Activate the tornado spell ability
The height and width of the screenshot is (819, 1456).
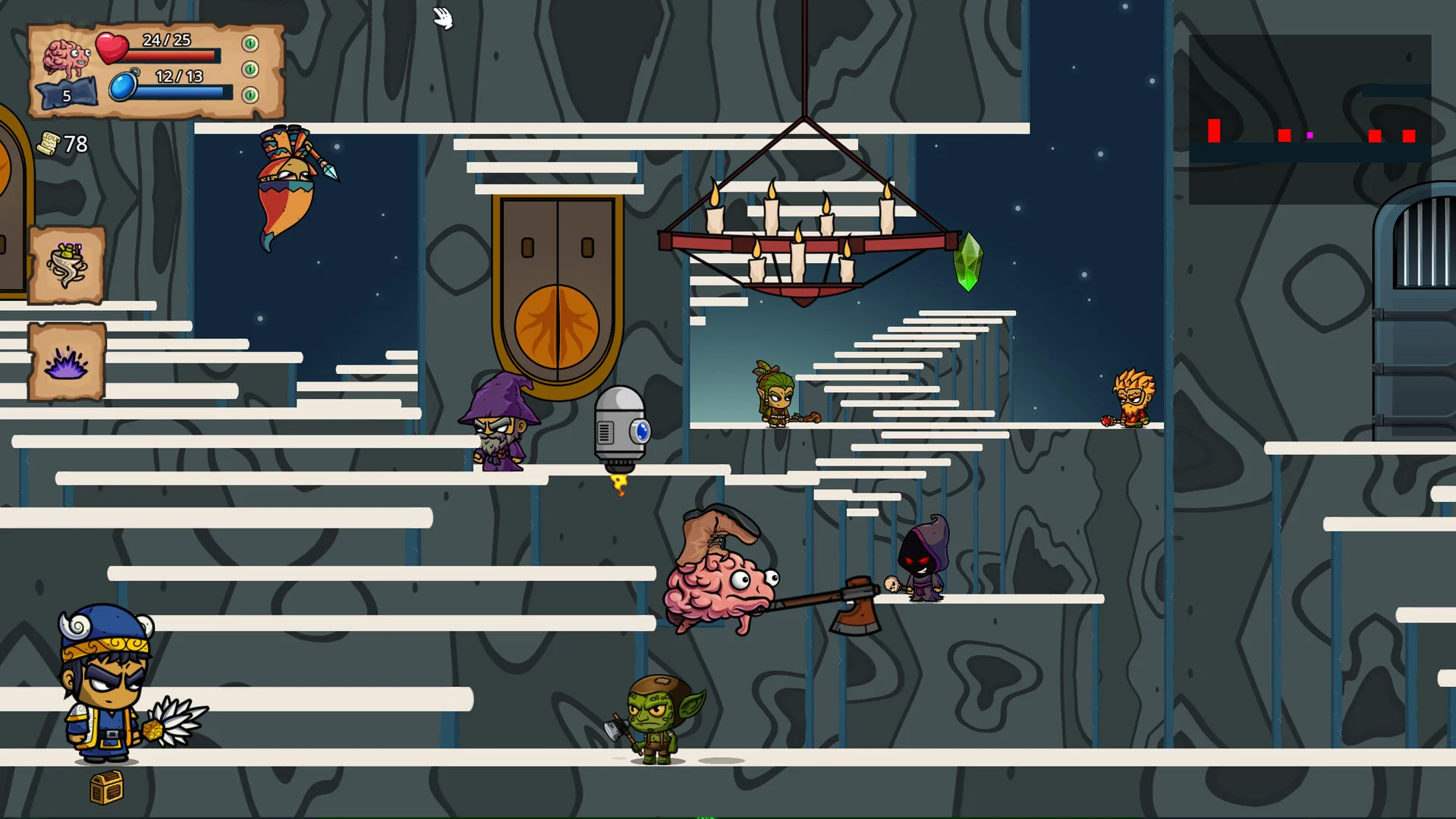point(67,265)
